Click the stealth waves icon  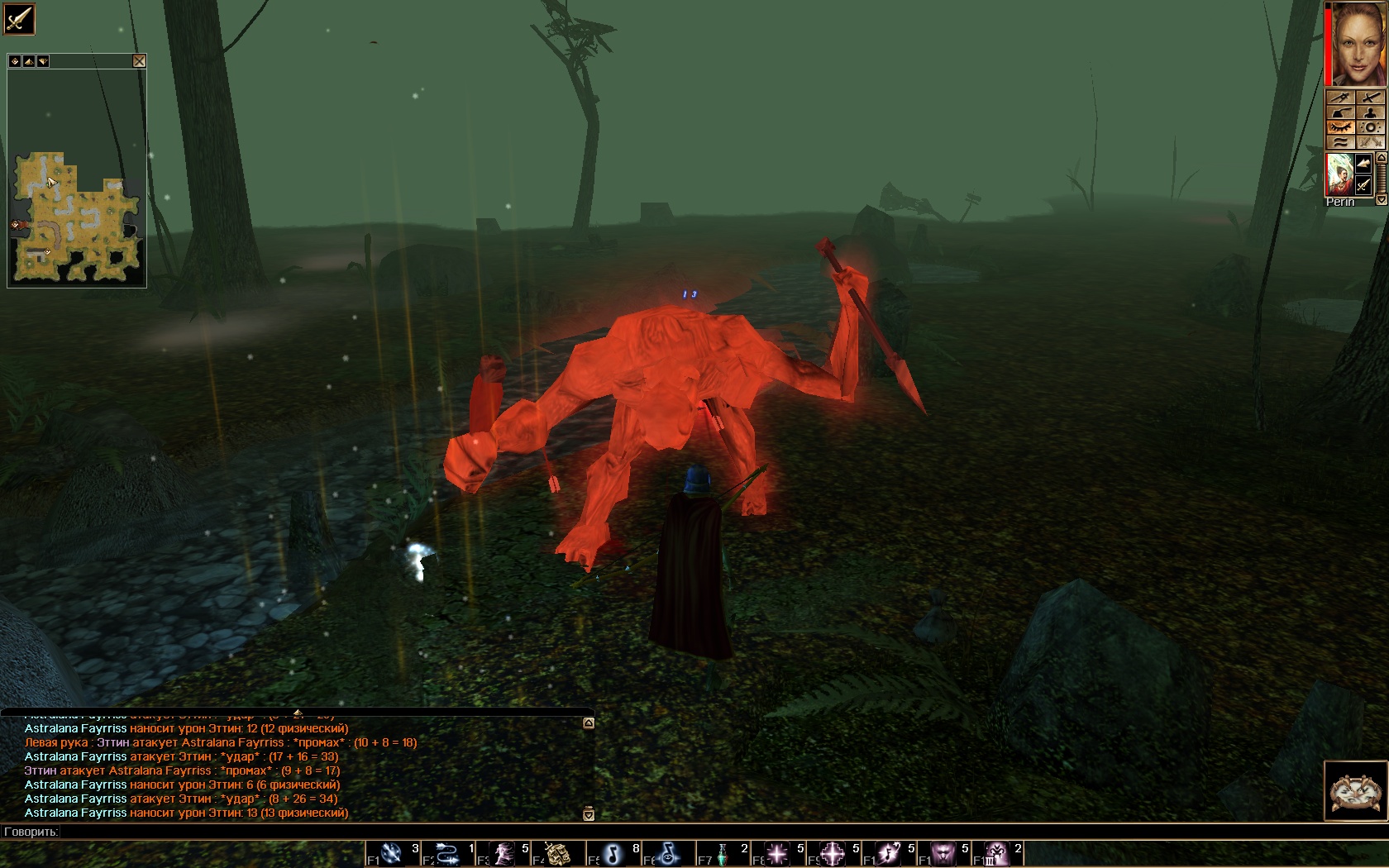(x=1343, y=141)
